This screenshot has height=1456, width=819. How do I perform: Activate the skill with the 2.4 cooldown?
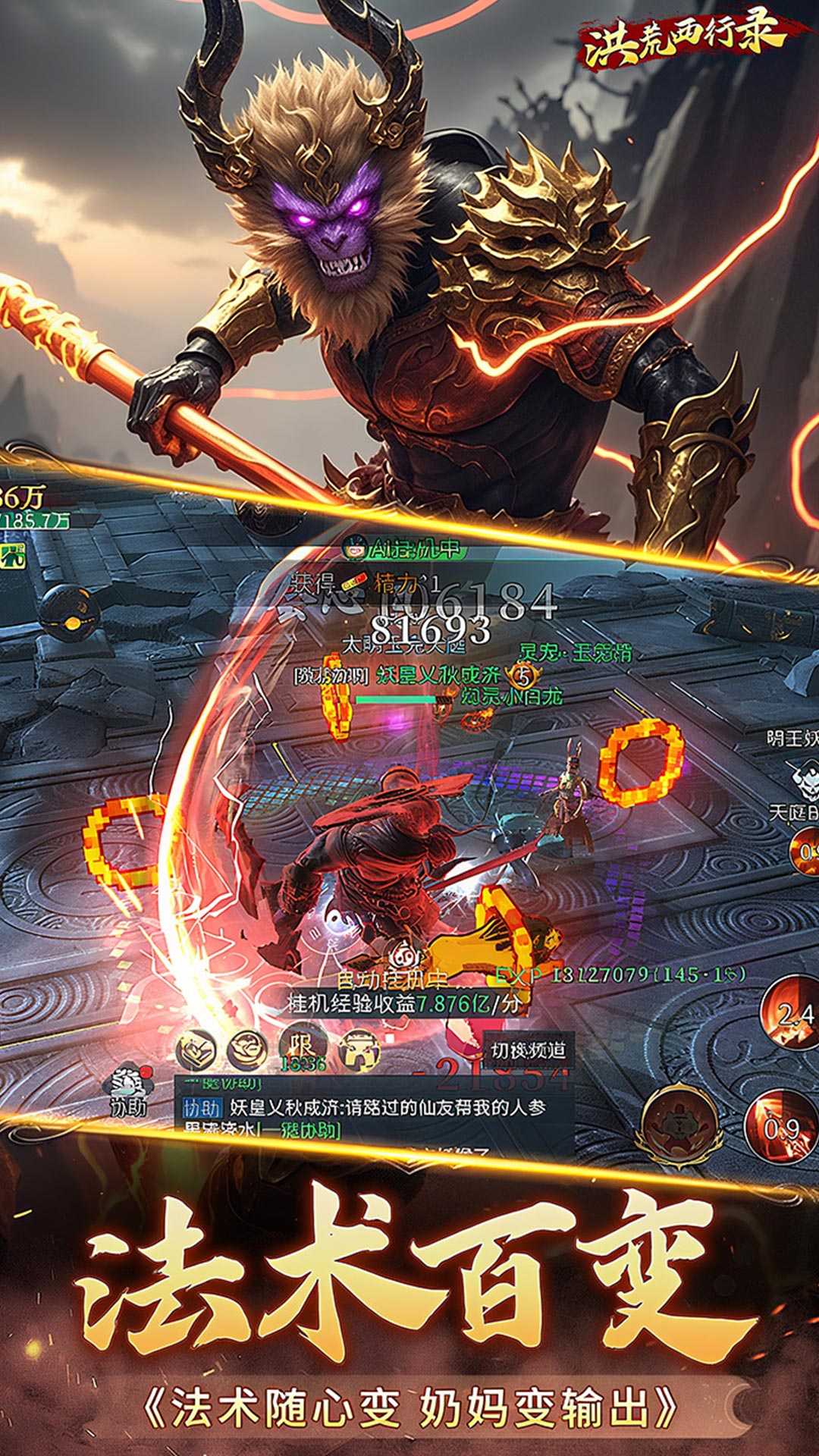(791, 1013)
